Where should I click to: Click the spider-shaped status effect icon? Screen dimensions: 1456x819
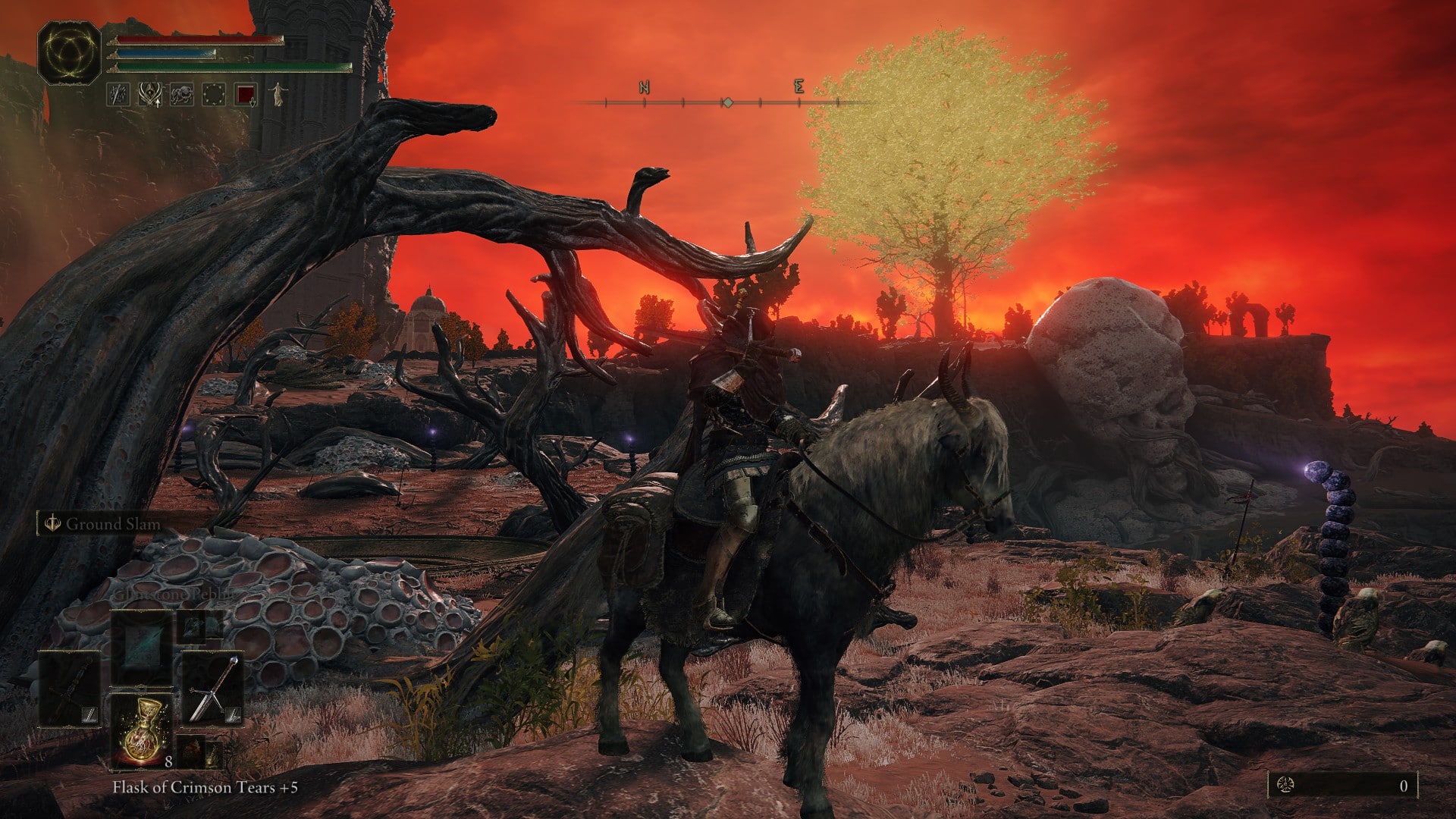click(181, 94)
